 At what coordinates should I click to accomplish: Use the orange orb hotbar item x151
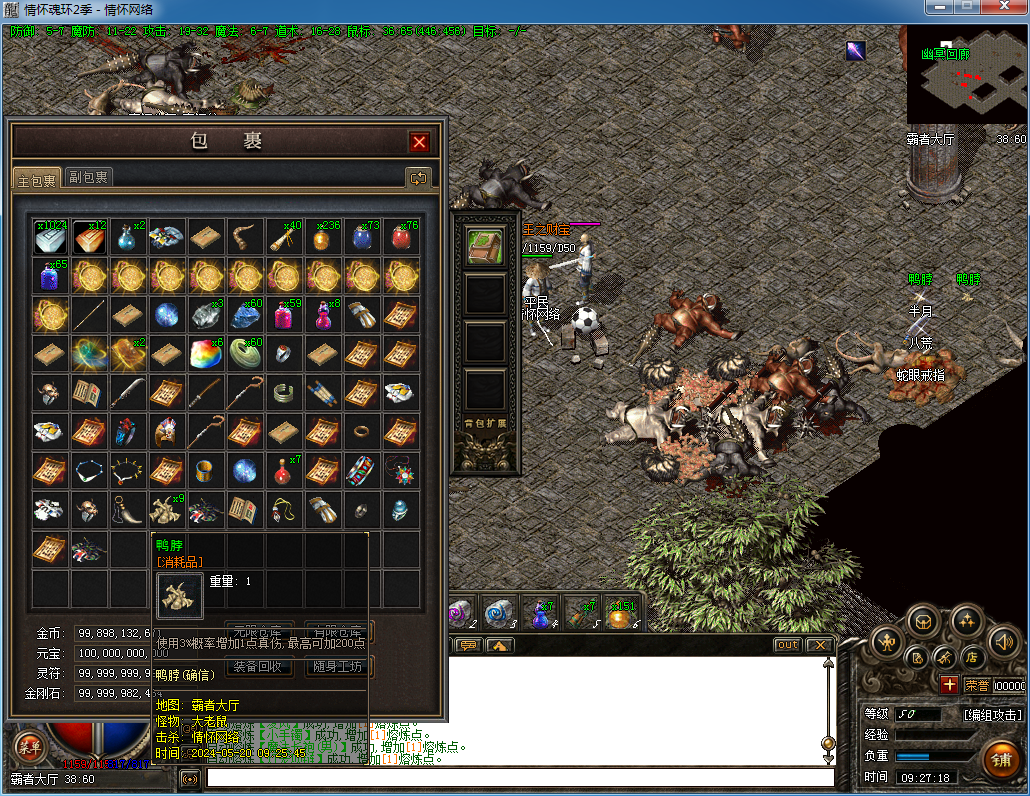(x=621, y=613)
